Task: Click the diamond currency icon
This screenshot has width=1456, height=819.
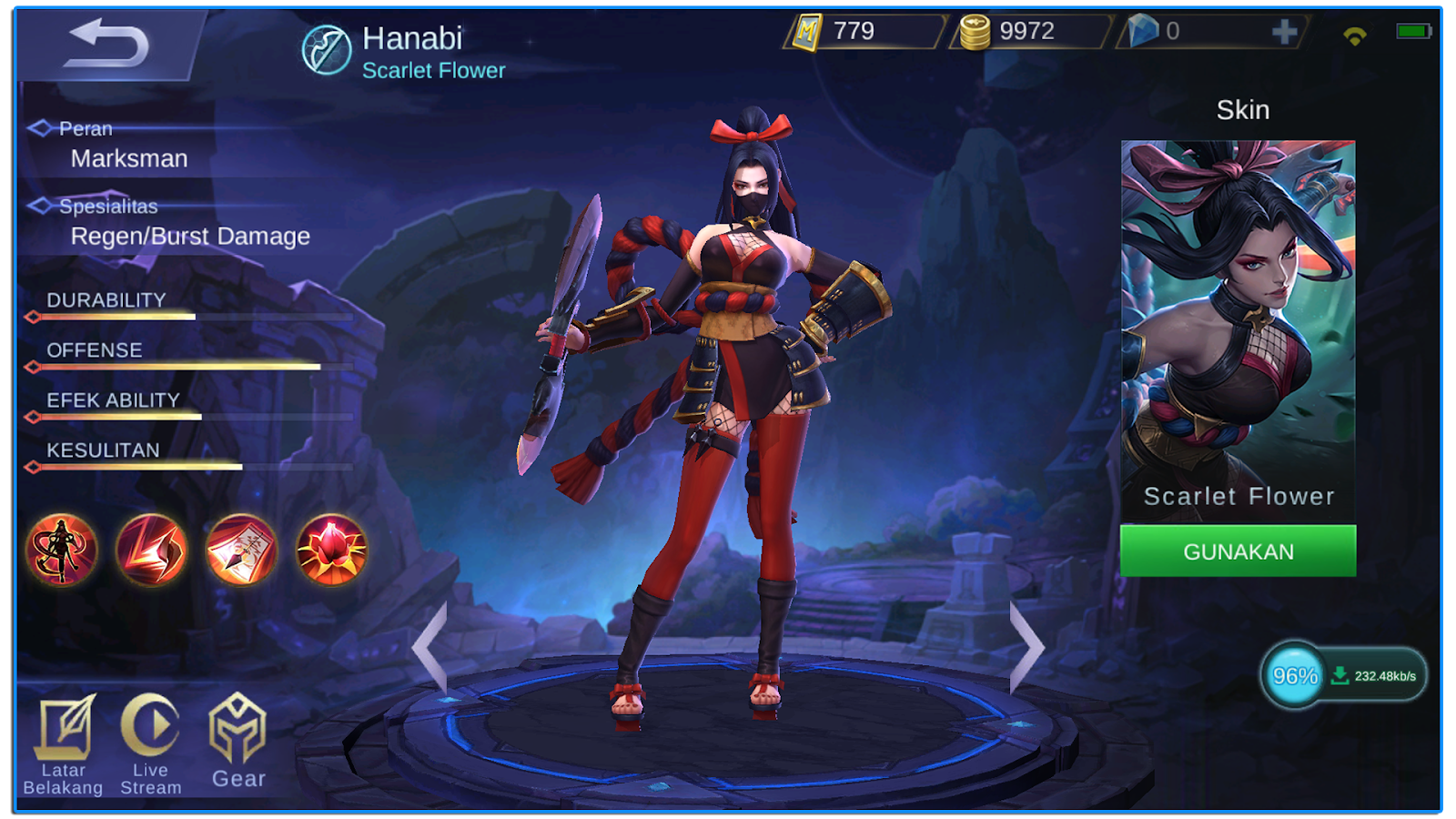Action: [1145, 30]
